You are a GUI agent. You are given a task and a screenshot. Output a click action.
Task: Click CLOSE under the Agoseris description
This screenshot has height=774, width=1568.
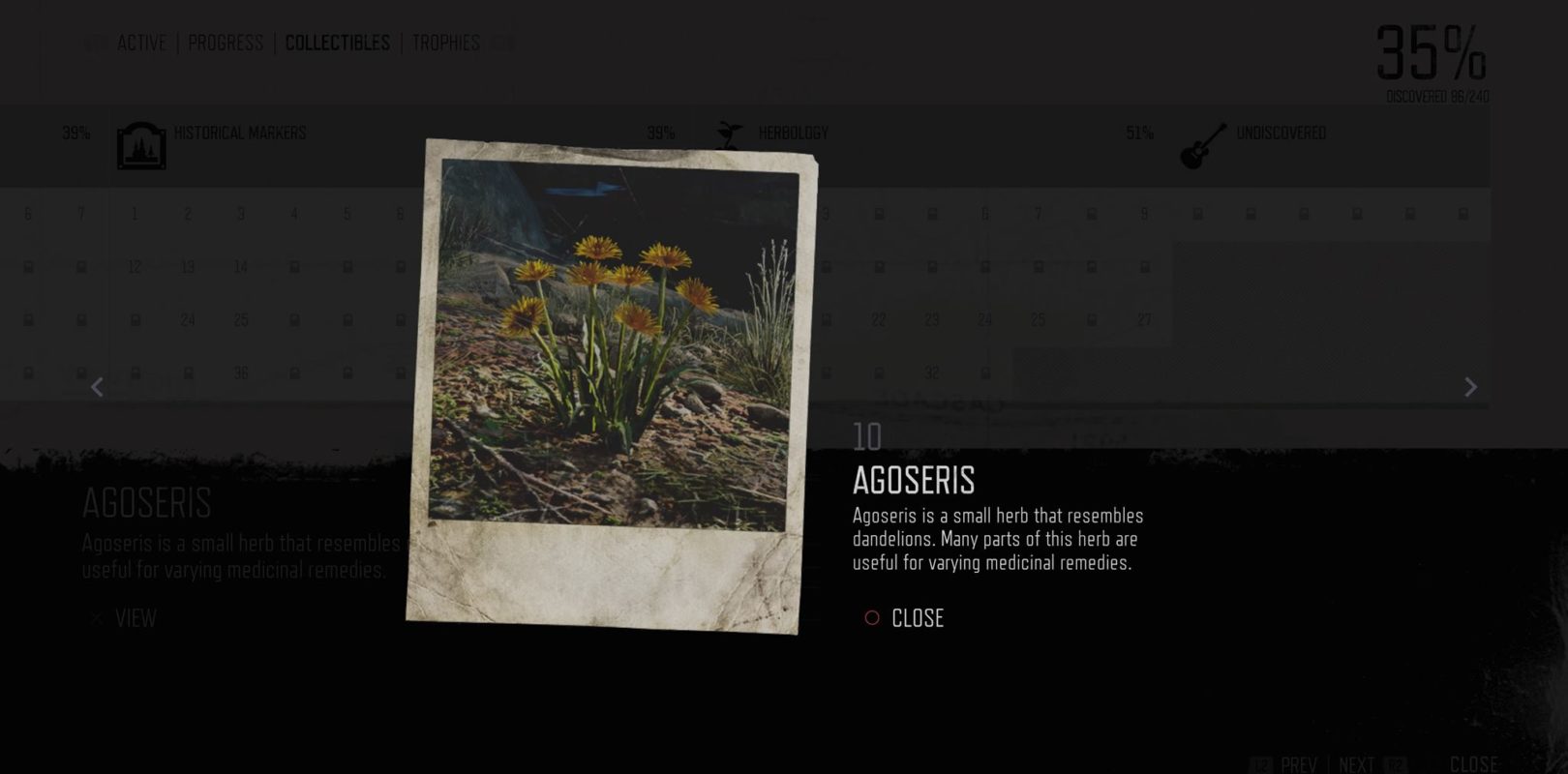(x=918, y=617)
